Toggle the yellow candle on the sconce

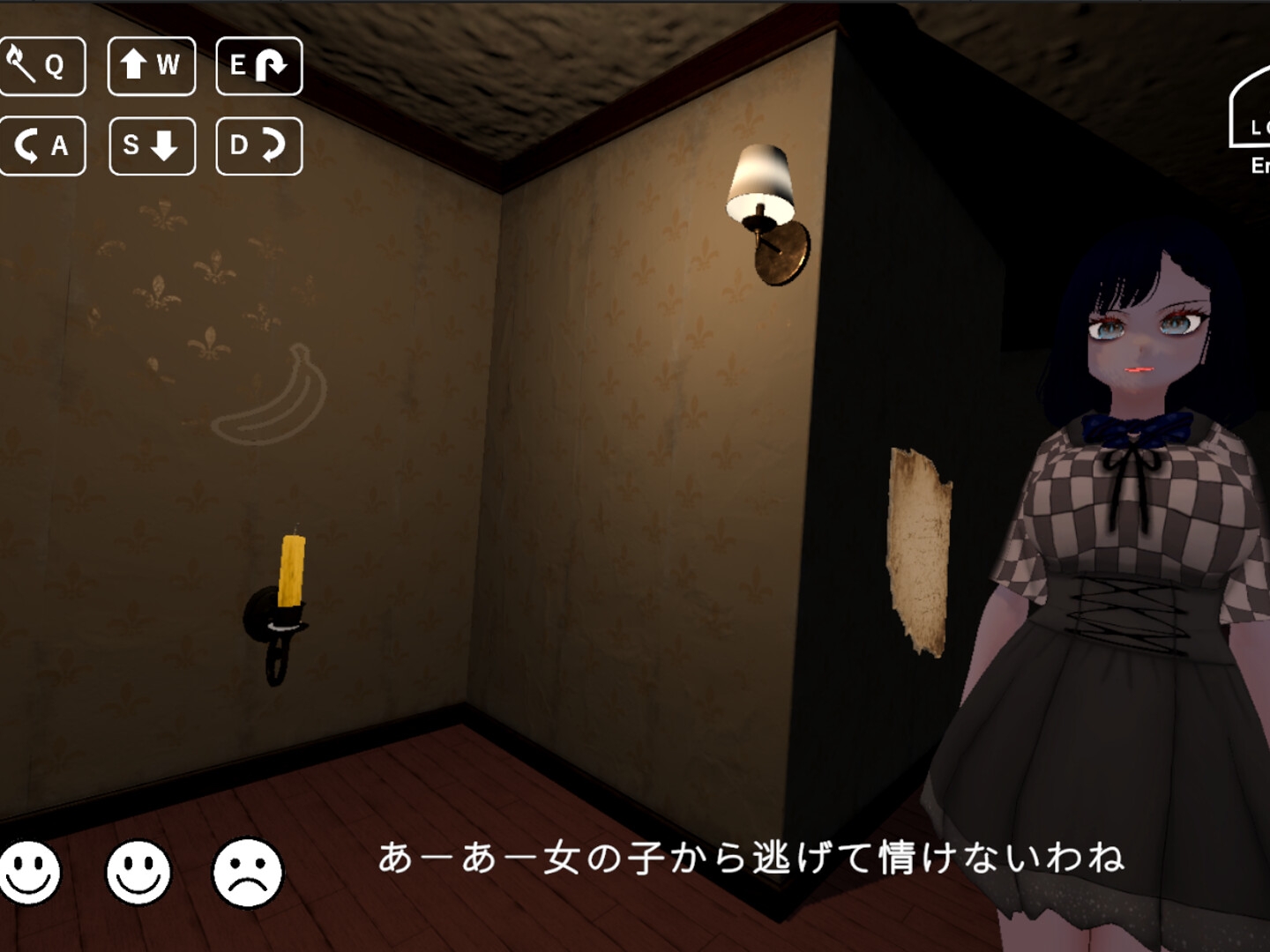291,569
